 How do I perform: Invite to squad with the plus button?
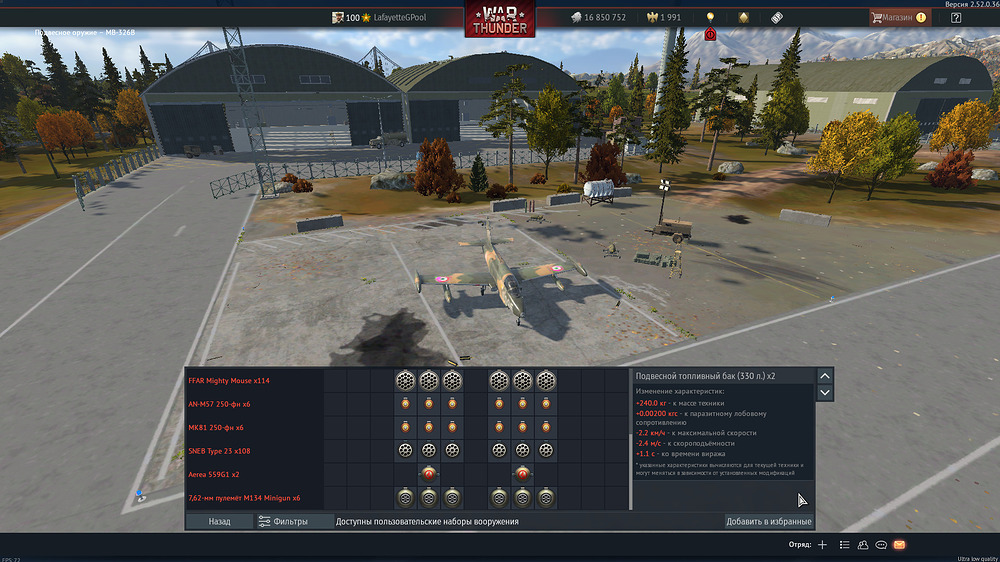822,545
